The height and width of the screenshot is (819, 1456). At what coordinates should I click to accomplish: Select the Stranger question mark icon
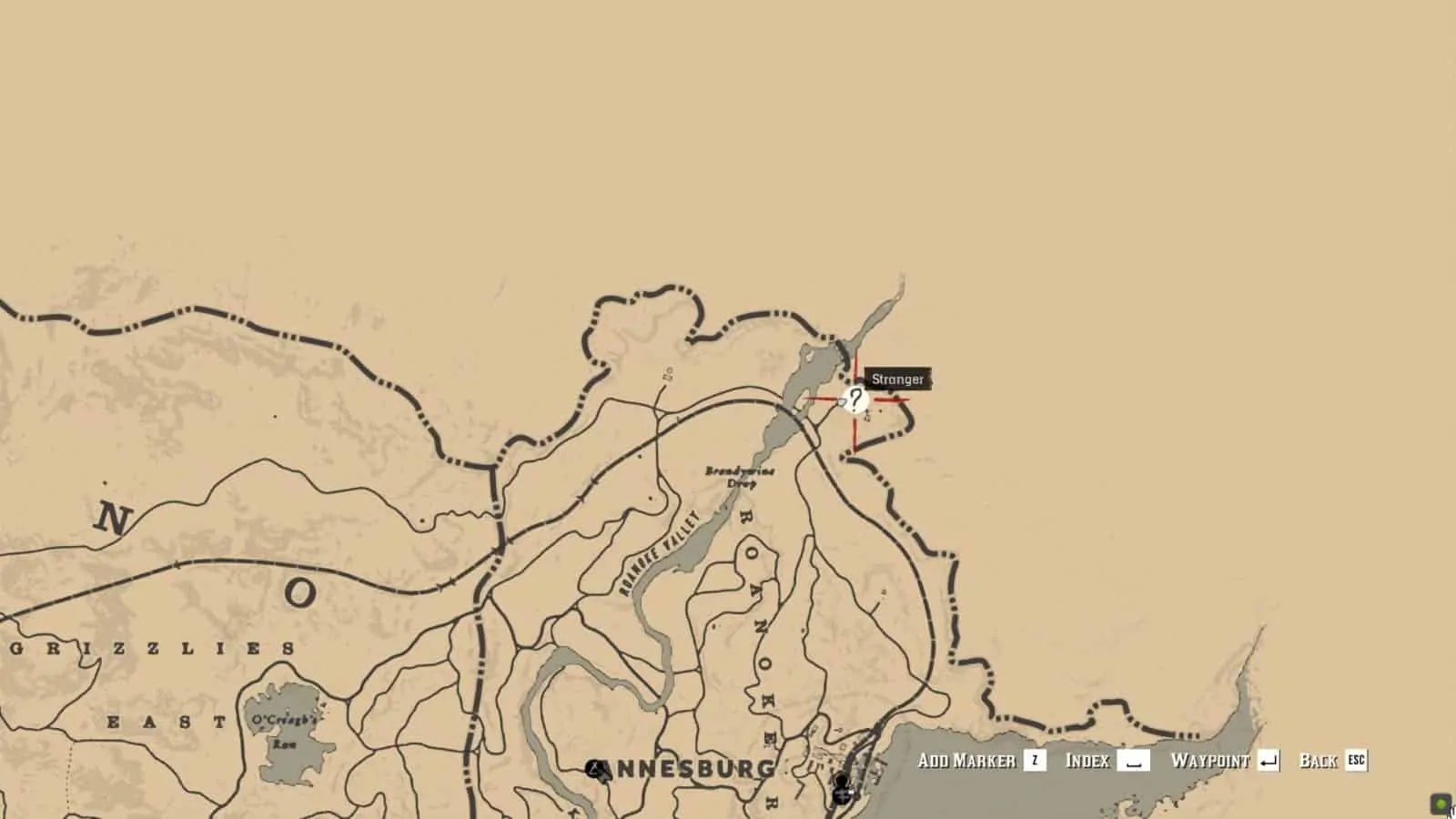(854, 399)
